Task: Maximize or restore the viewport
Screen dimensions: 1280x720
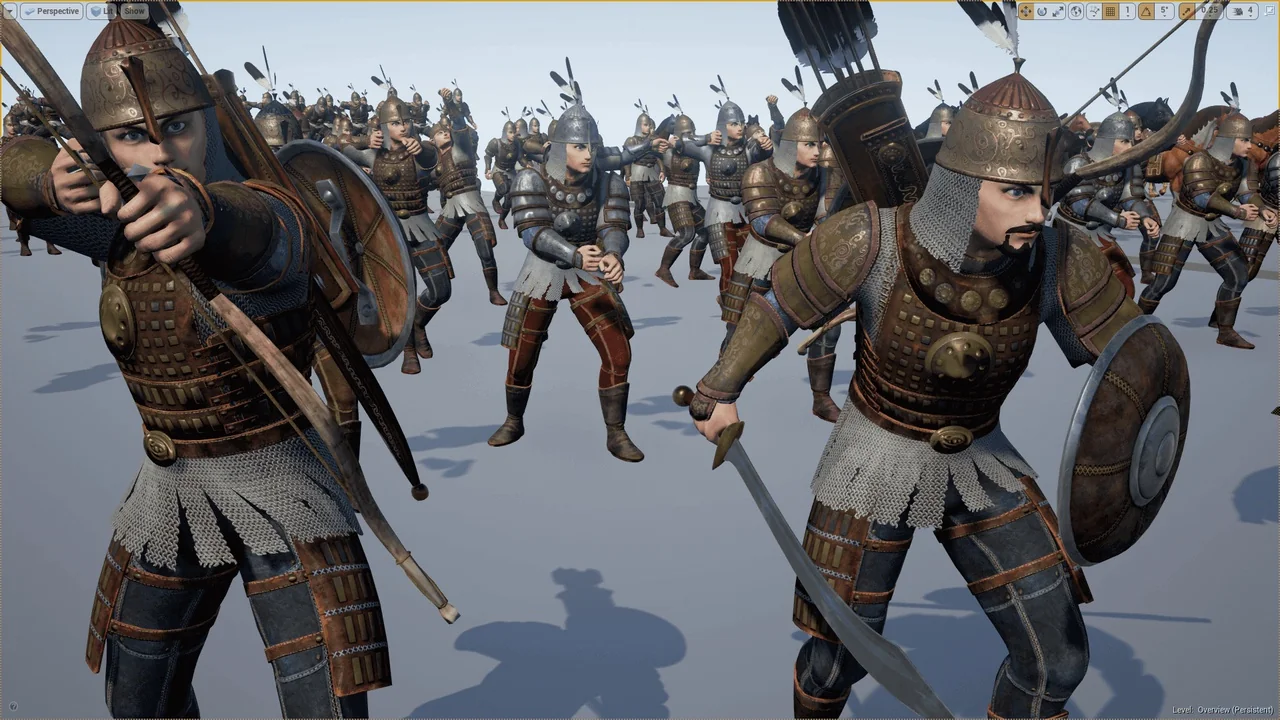Action: 1270,11
